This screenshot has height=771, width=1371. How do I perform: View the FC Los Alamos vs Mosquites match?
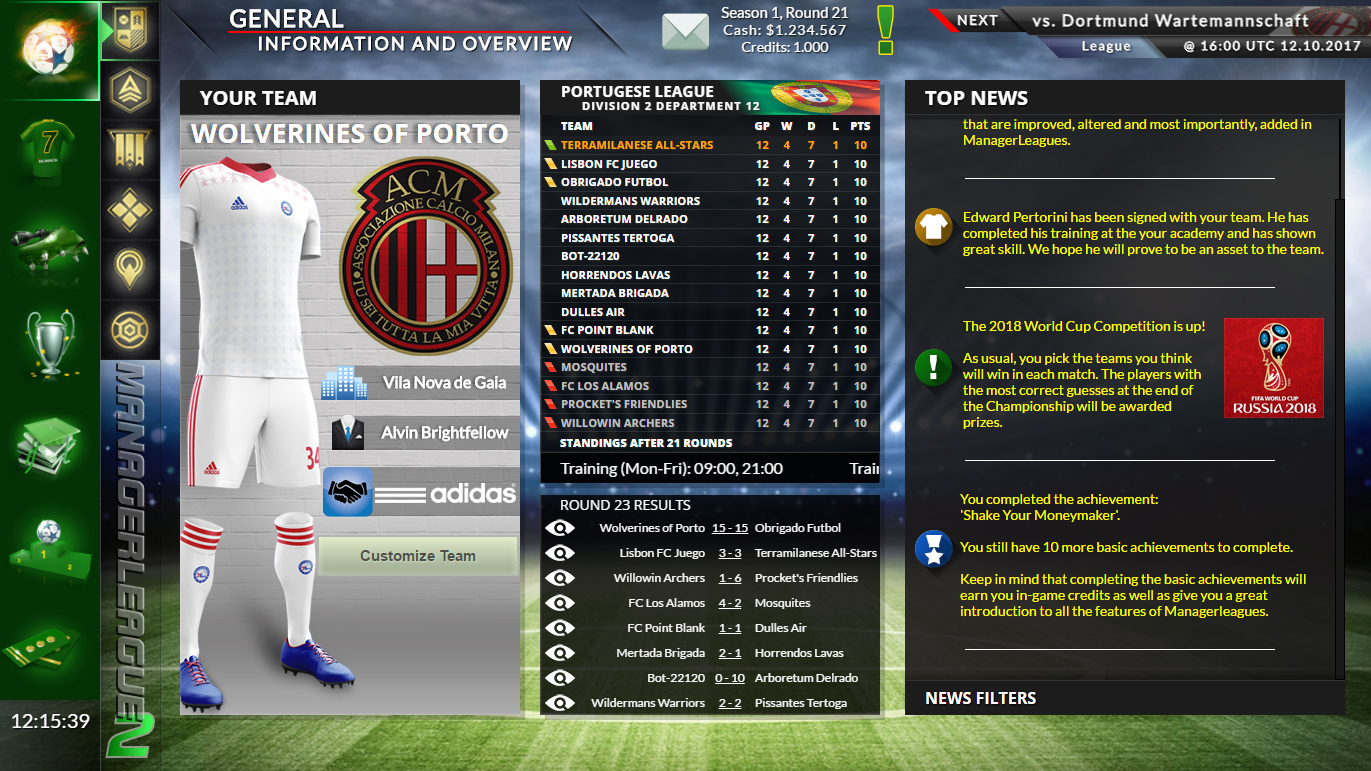click(561, 603)
